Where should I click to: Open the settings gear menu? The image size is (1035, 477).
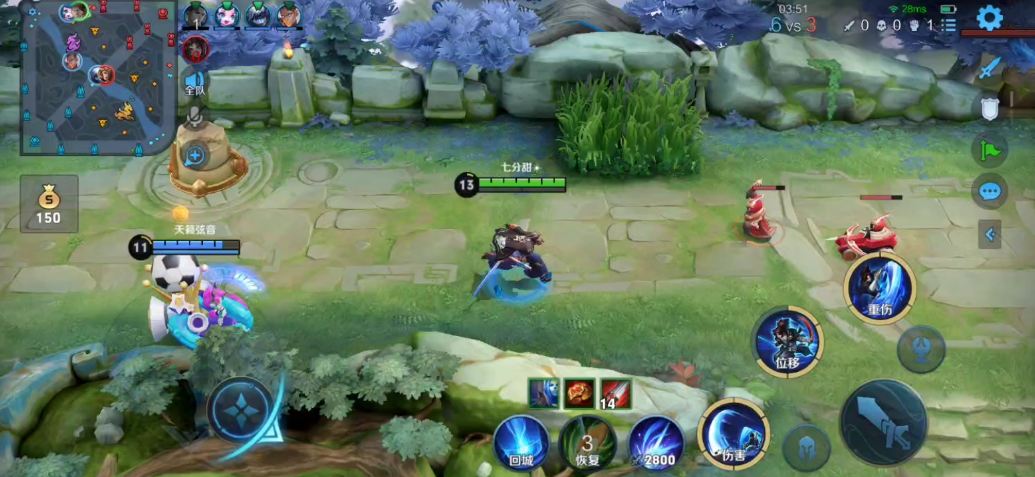click(989, 17)
